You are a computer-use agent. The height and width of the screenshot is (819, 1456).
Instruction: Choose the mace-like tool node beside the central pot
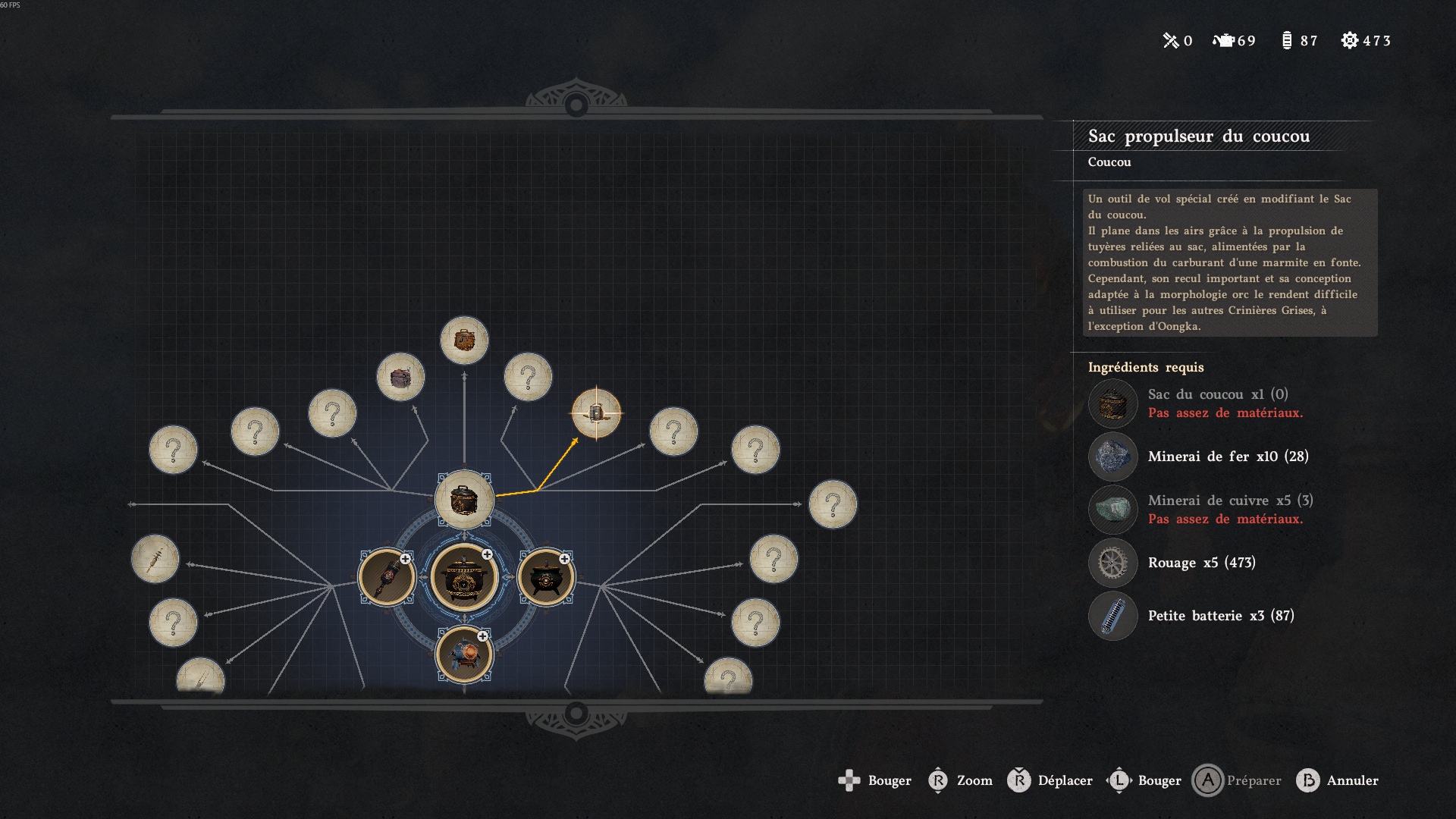point(386,577)
